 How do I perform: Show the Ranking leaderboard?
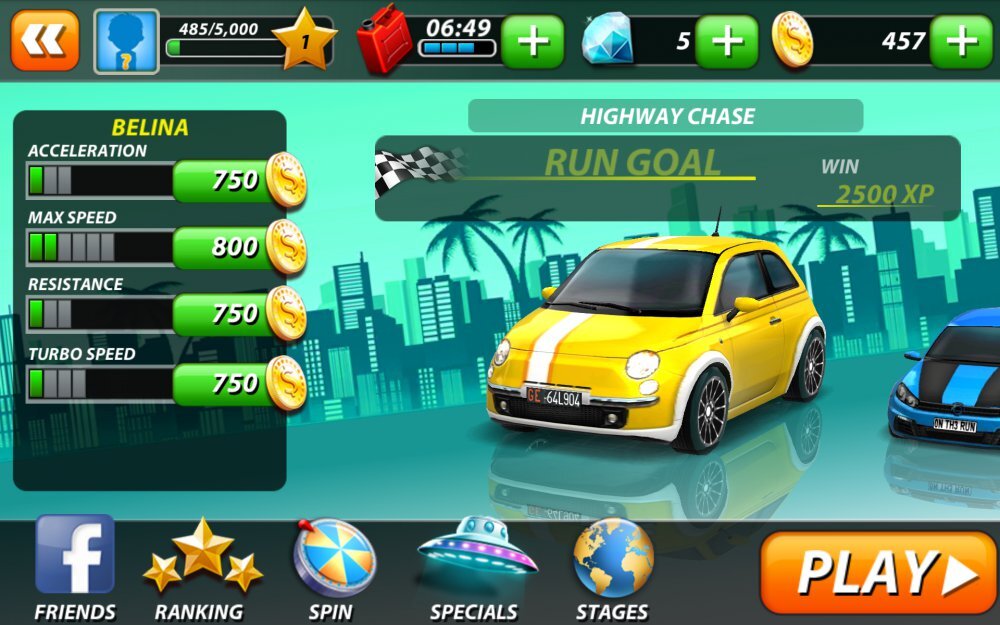click(201, 567)
